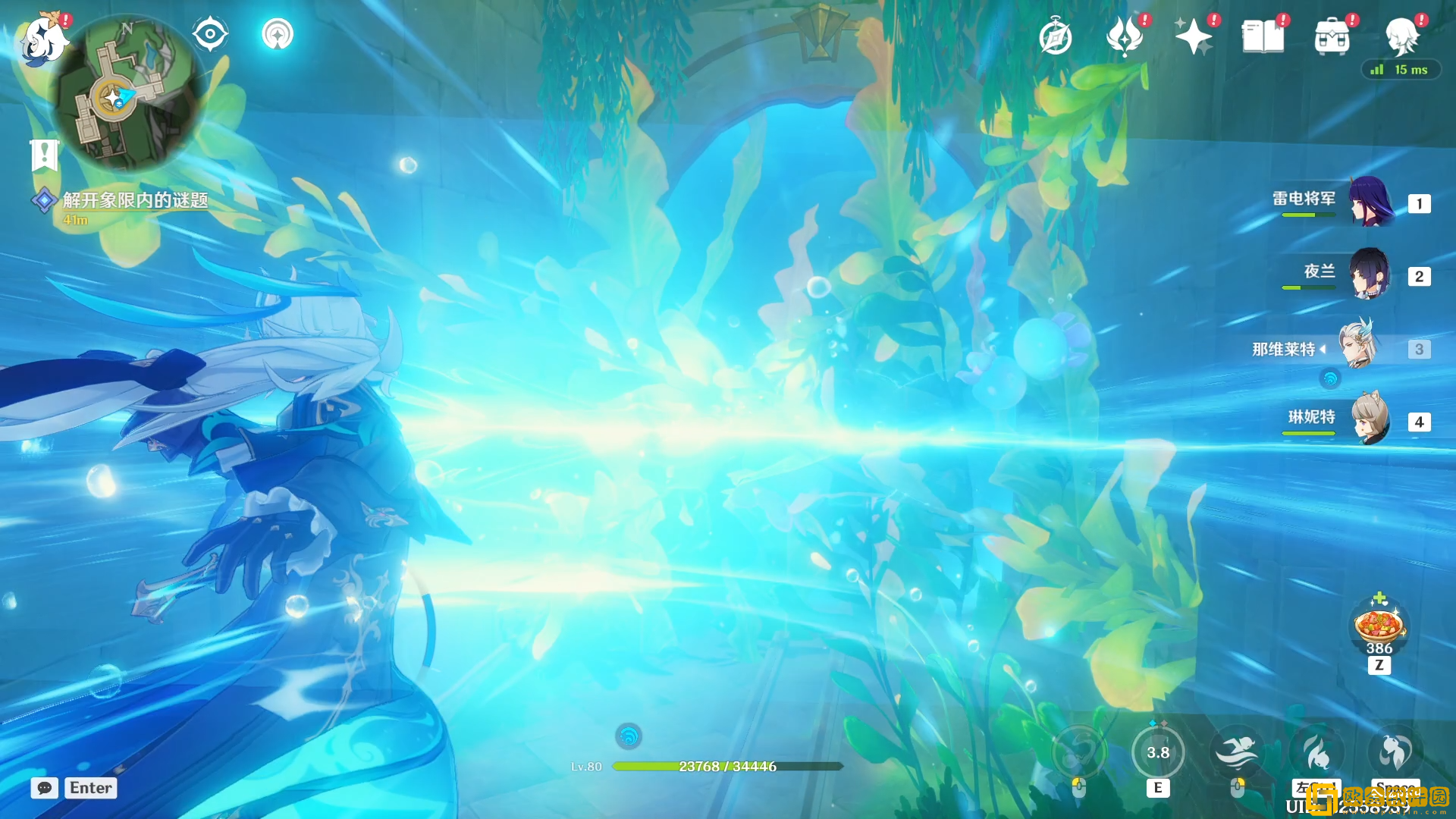Activate the elemental skill on cooldown
Image resolution: width=1456 pixels, height=819 pixels.
click(x=1157, y=752)
